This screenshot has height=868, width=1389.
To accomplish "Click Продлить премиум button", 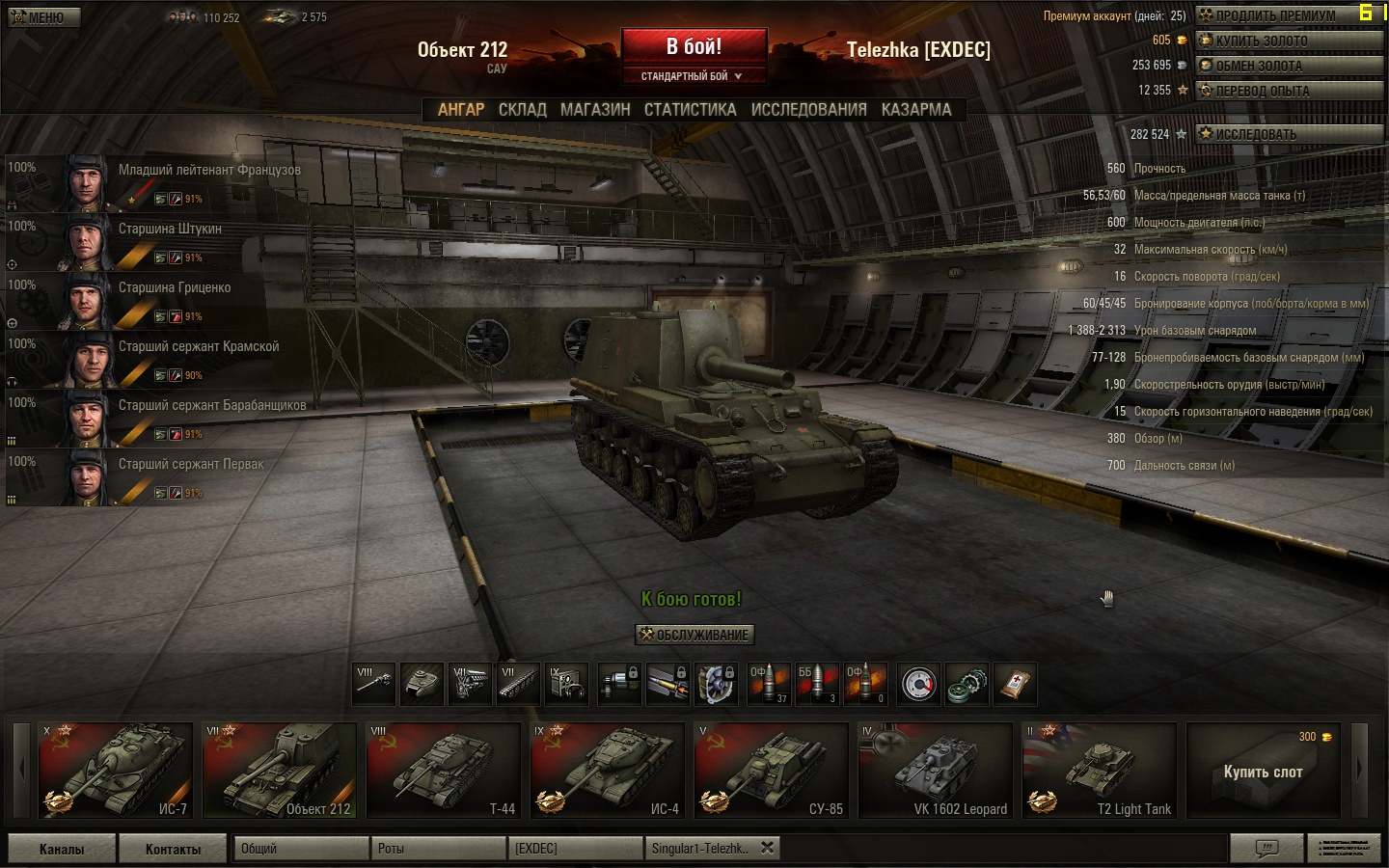I will [x=1288, y=15].
